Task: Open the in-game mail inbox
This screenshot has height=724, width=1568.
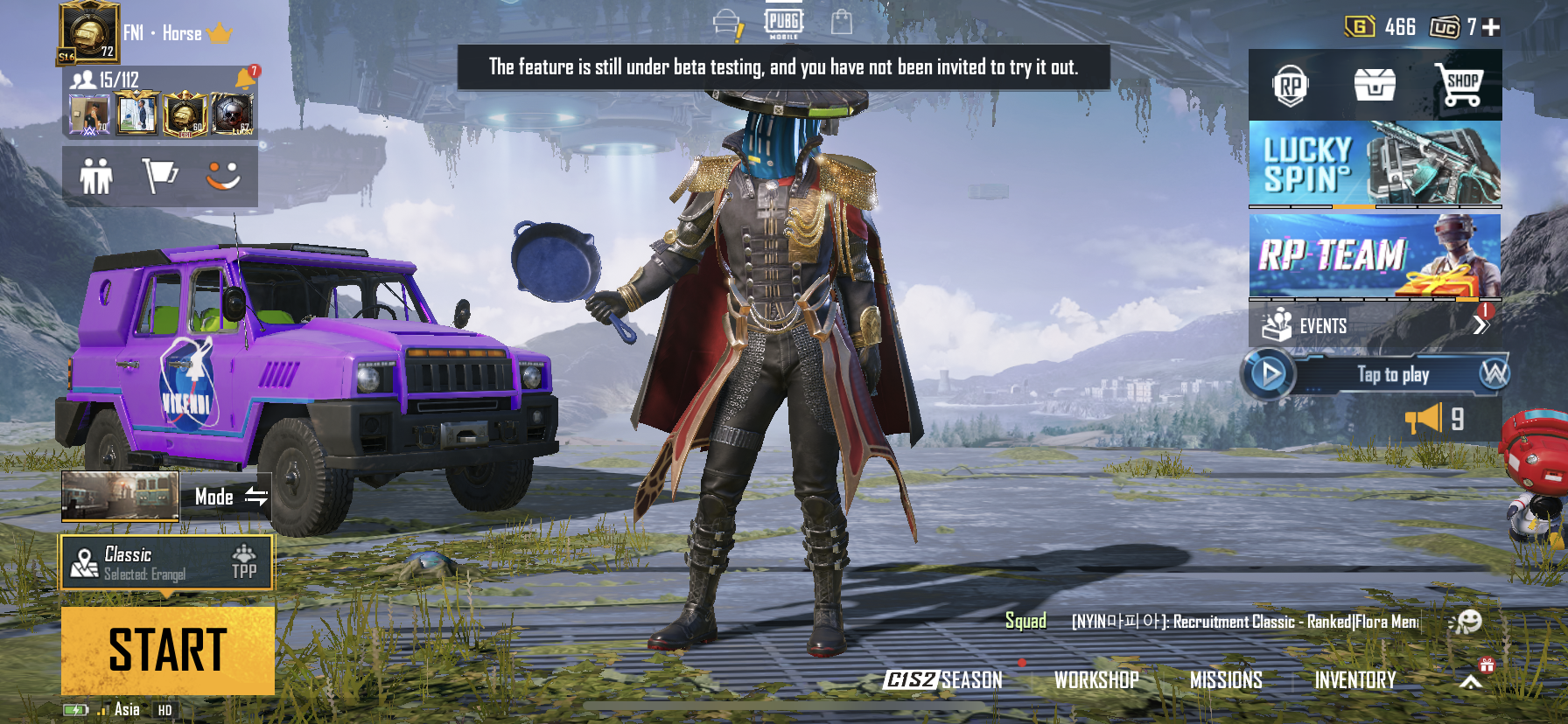Action: (724, 19)
